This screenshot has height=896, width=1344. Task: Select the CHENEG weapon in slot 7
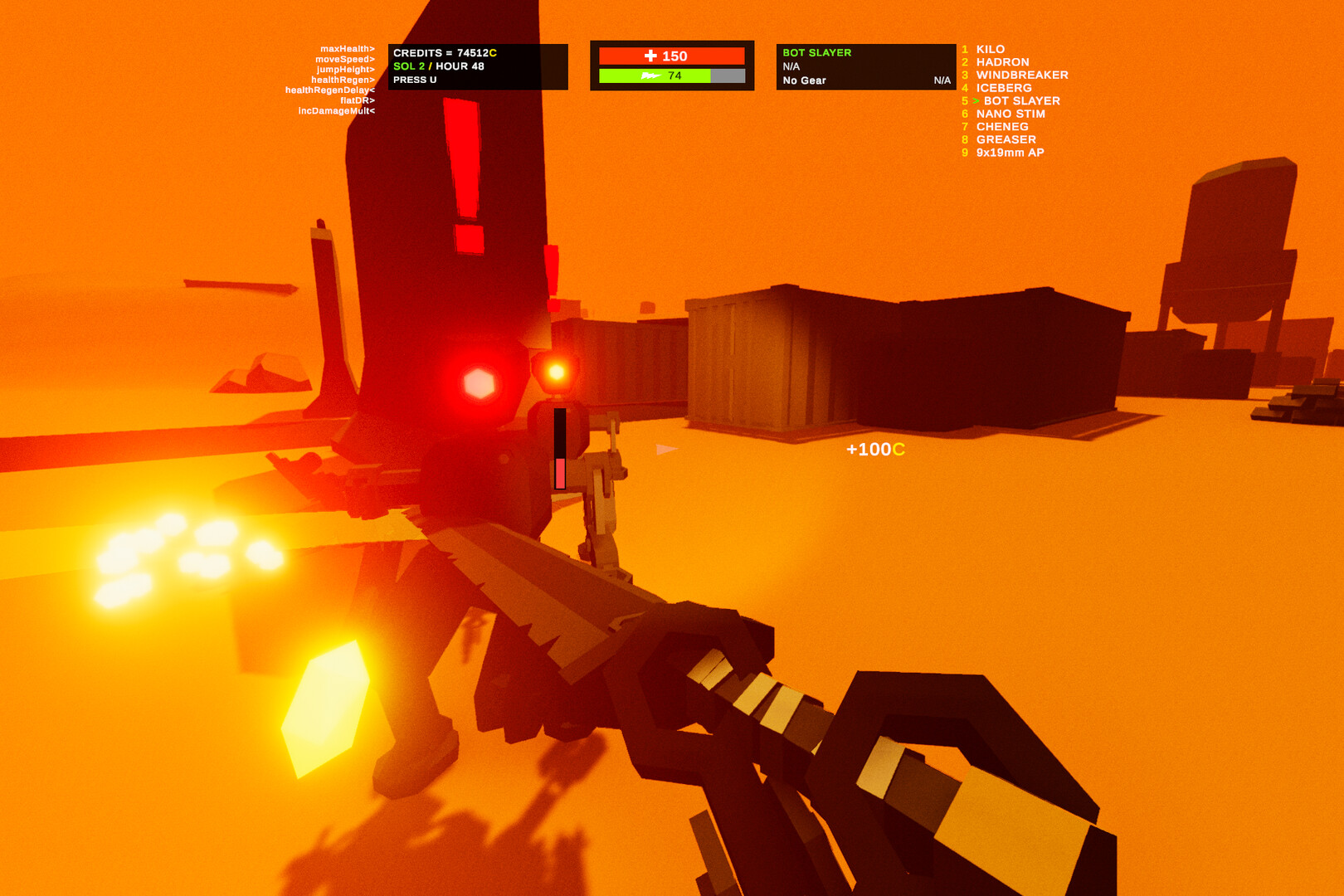click(1002, 126)
